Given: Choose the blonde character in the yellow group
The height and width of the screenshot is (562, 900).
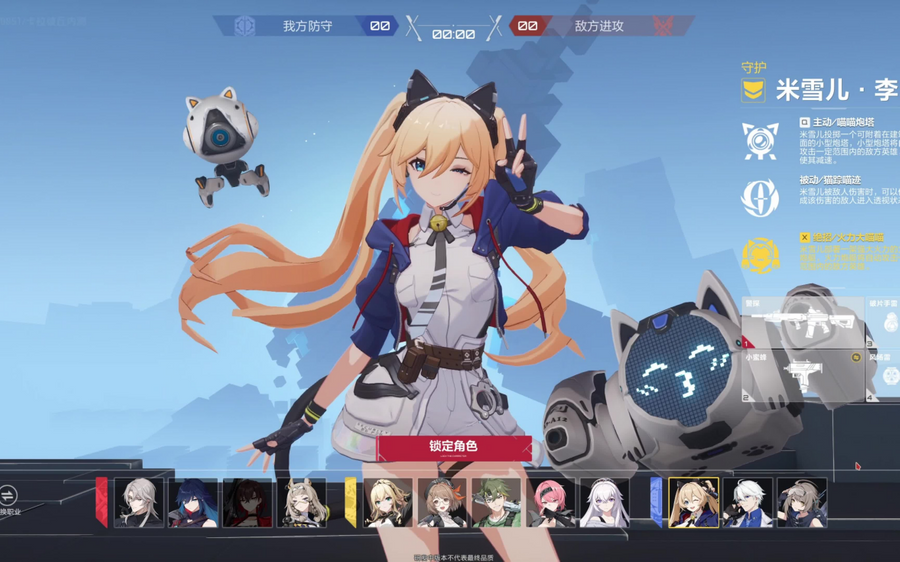Looking at the screenshot, I should (388, 502).
